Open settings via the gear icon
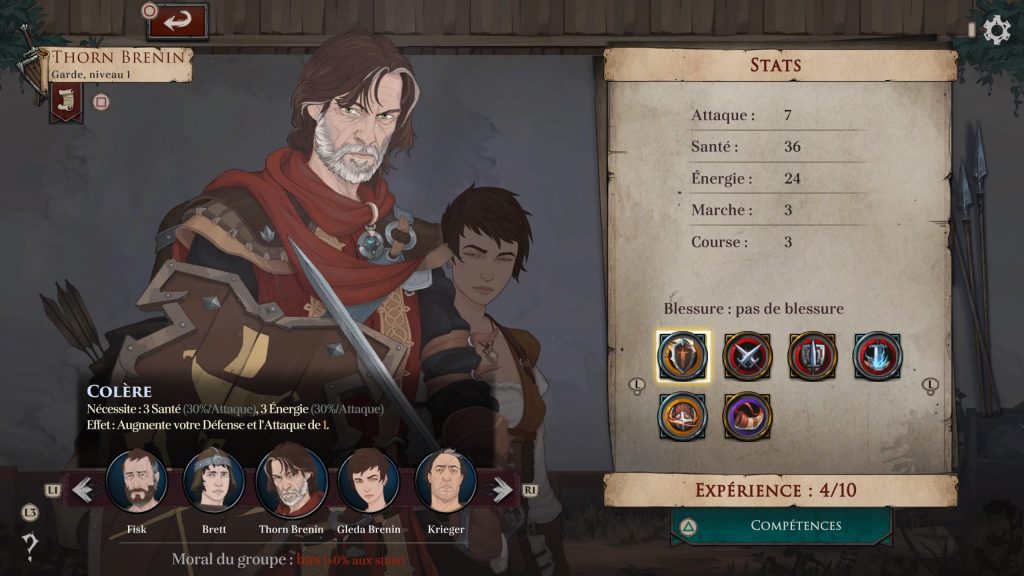 pyautogui.click(x=997, y=30)
